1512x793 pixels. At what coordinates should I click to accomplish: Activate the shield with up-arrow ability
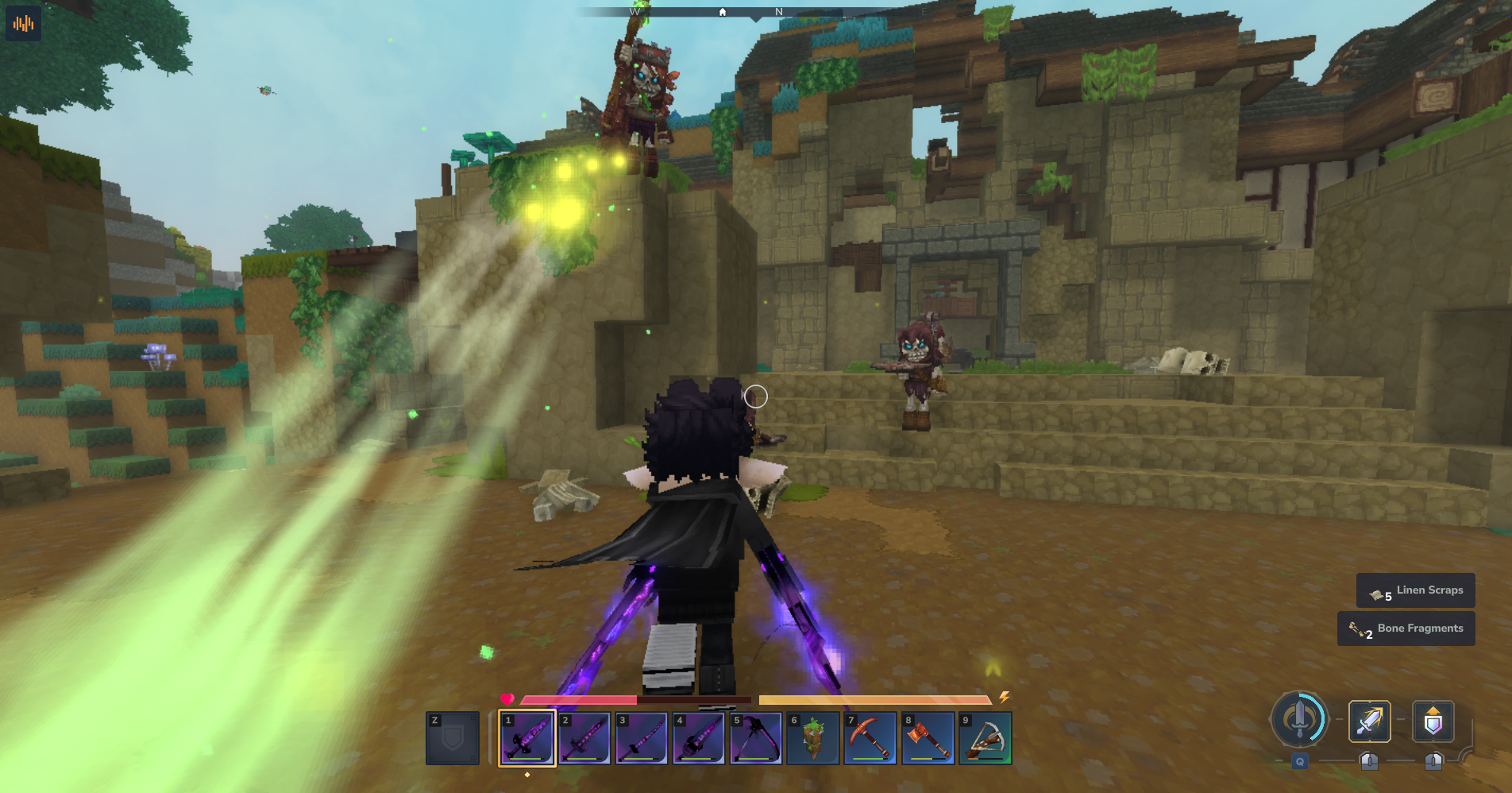(x=1433, y=721)
